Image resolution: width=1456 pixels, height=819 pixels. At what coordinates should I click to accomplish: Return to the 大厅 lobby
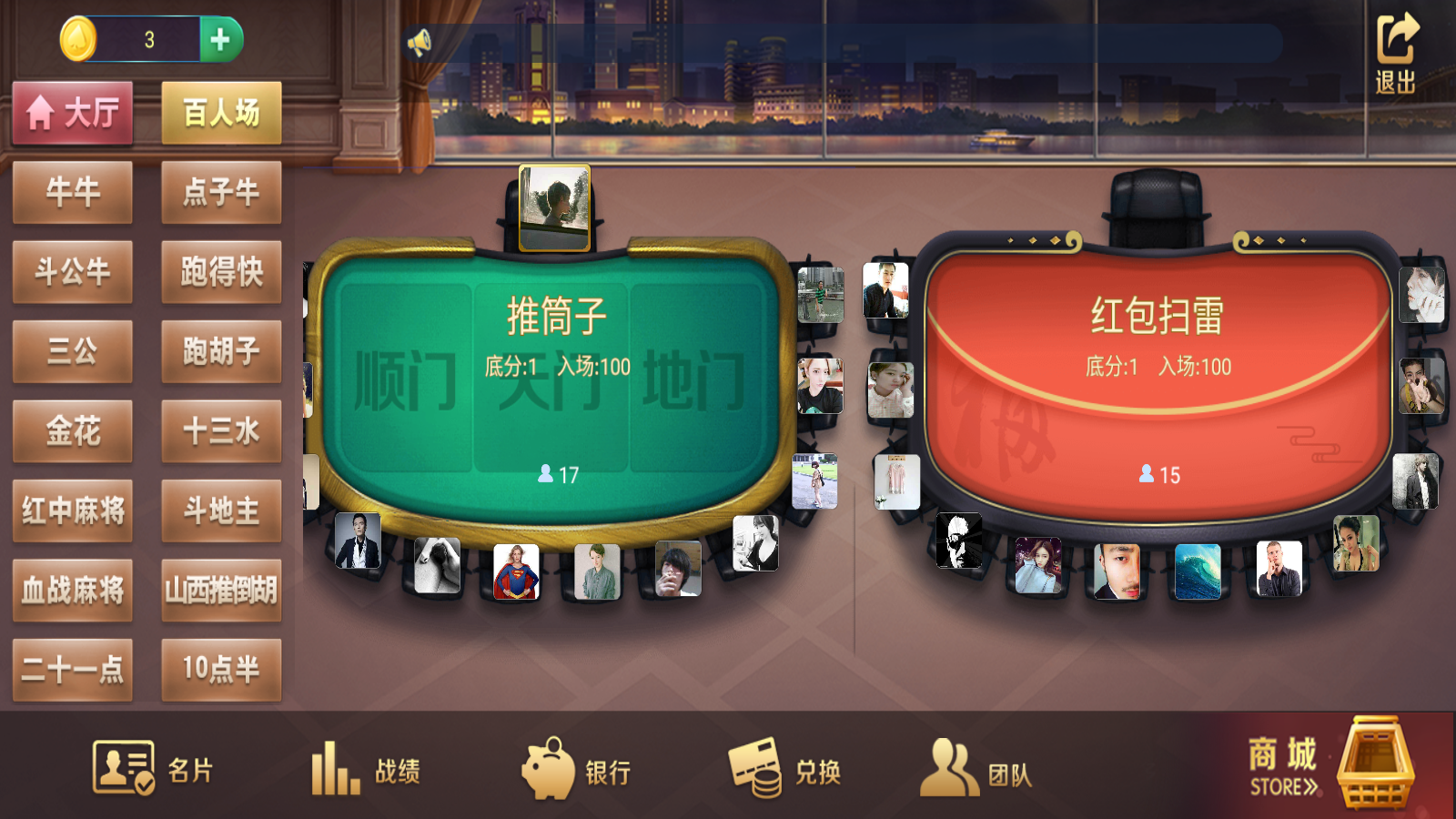[73, 111]
